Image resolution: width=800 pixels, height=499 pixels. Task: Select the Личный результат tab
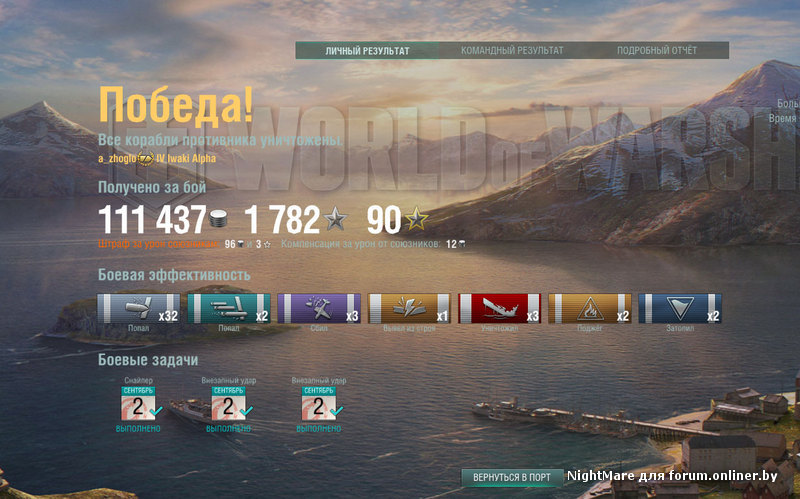click(x=367, y=50)
